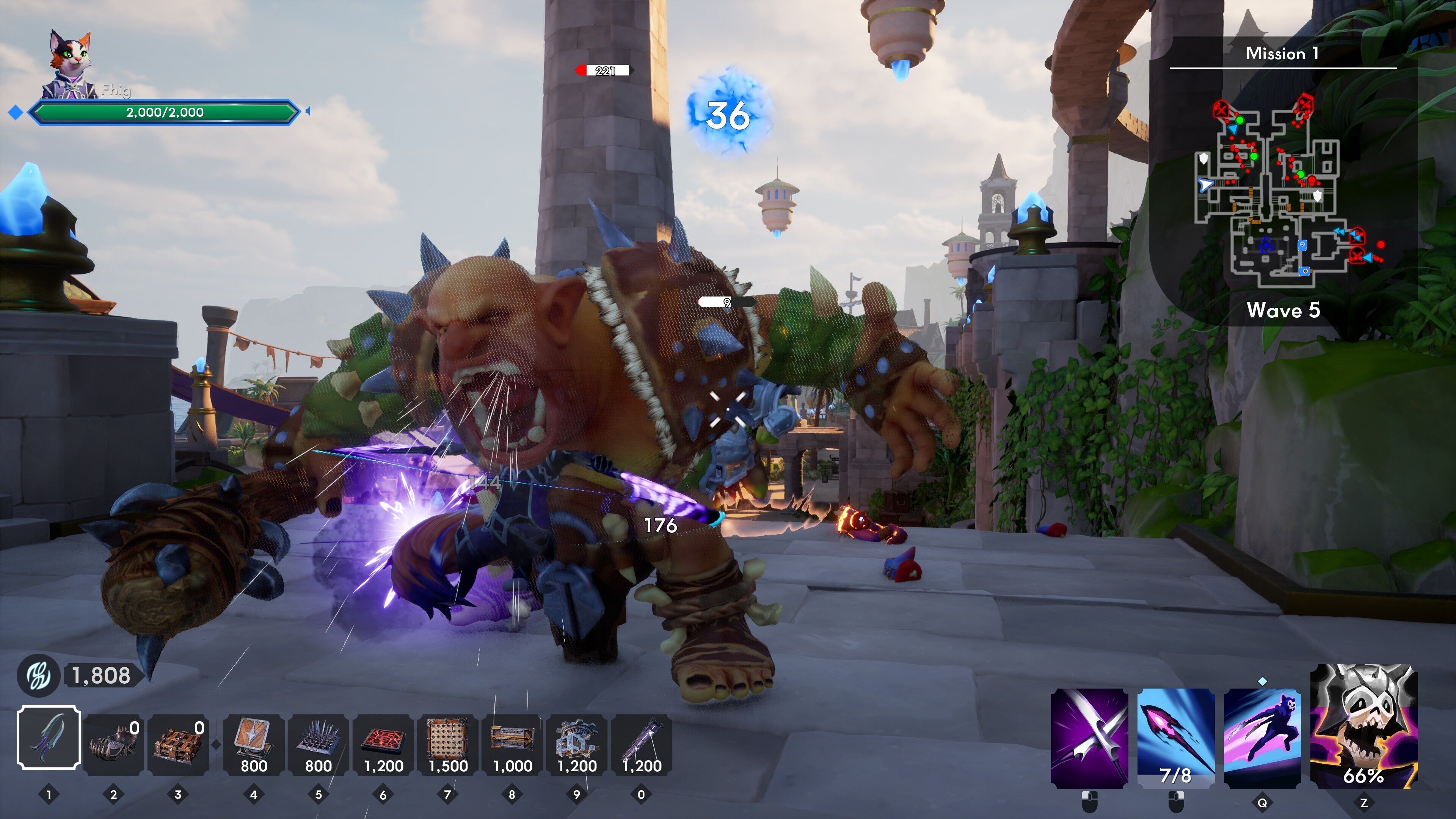This screenshot has height=819, width=1456.
Task: Select the twin daggers weapon slot
Action: (x=49, y=737)
